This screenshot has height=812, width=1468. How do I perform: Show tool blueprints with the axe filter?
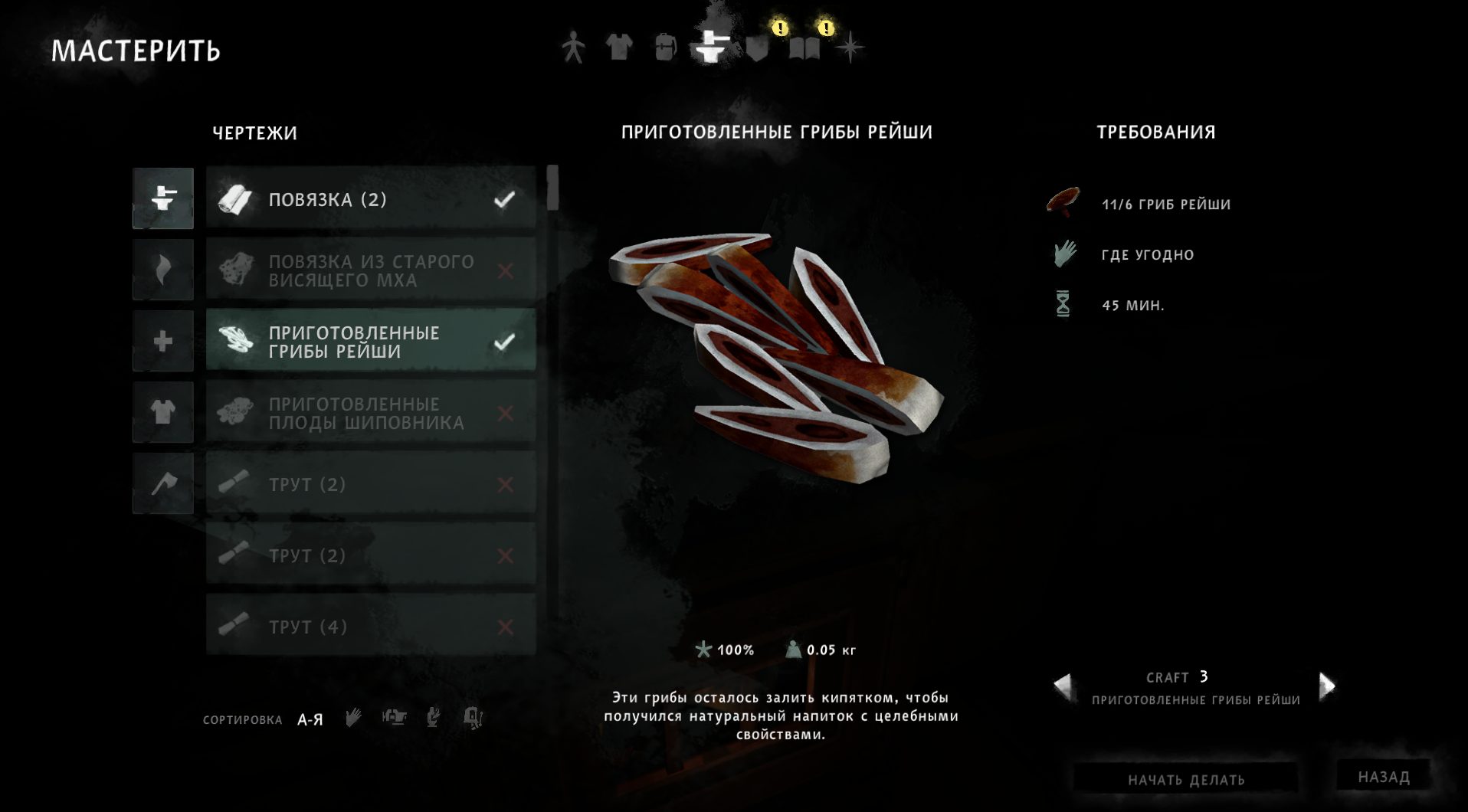point(162,483)
